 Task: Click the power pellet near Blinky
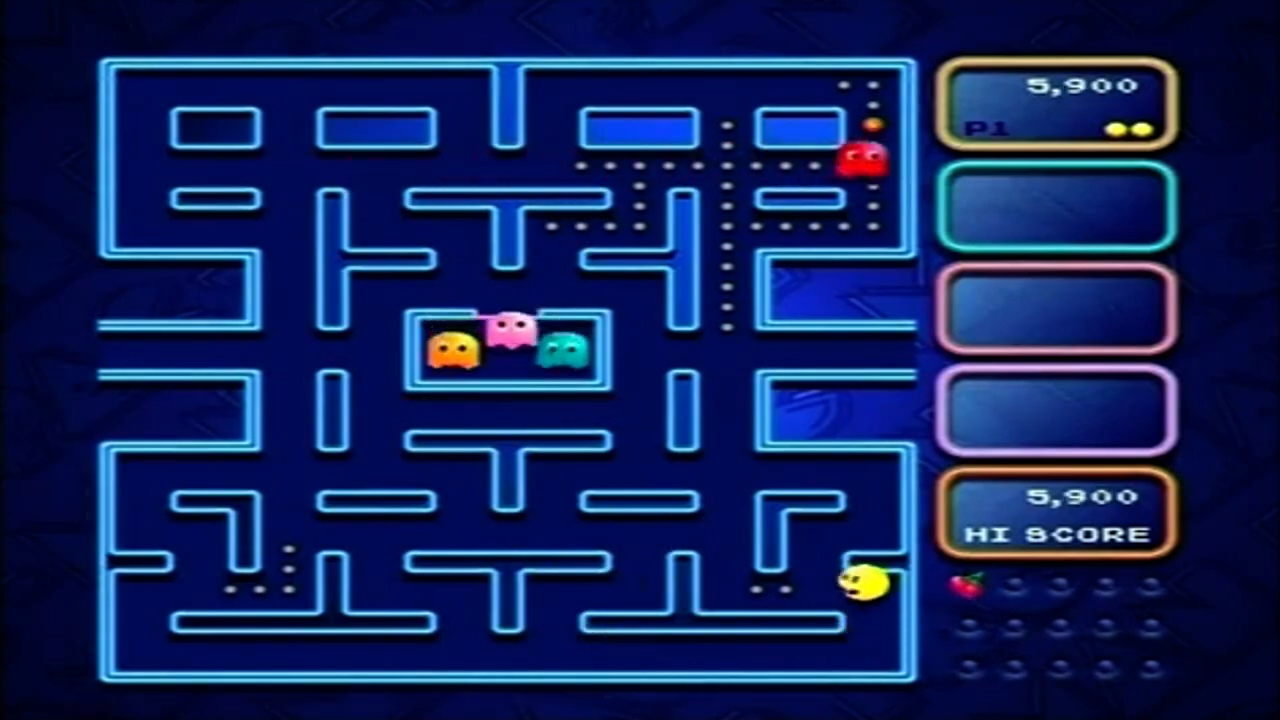[x=871, y=122]
